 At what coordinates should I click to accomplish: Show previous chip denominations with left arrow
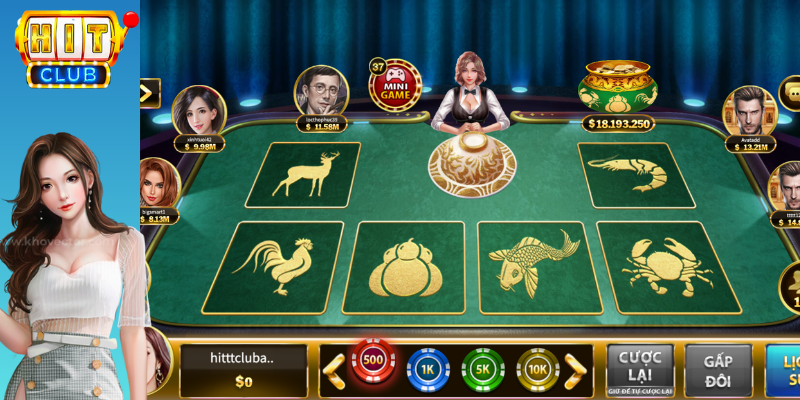[x=332, y=370]
